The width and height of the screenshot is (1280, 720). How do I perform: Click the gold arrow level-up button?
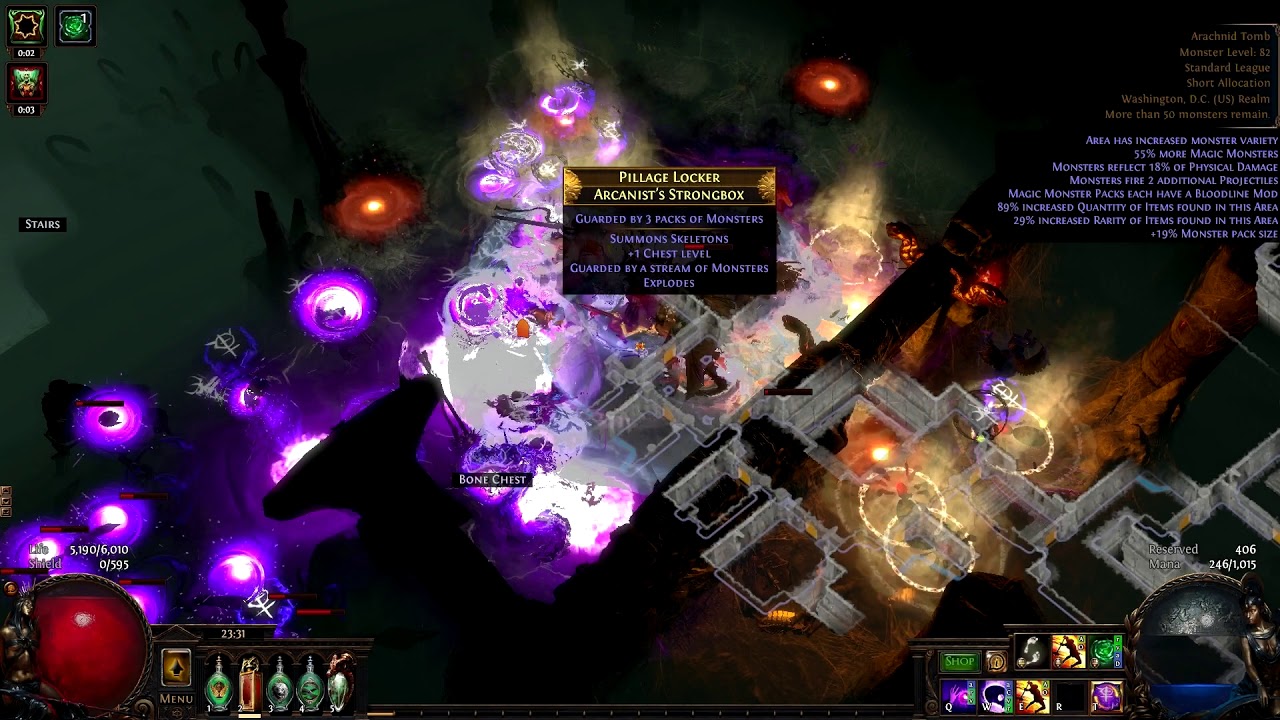(176, 668)
